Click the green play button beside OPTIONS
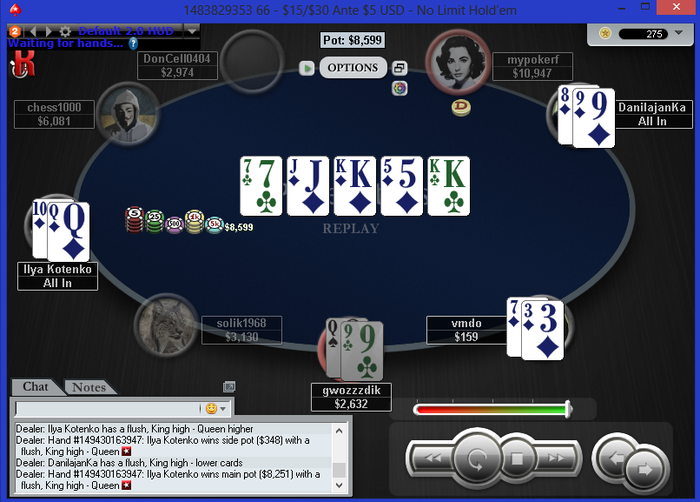The height and width of the screenshot is (502, 700). click(307, 68)
